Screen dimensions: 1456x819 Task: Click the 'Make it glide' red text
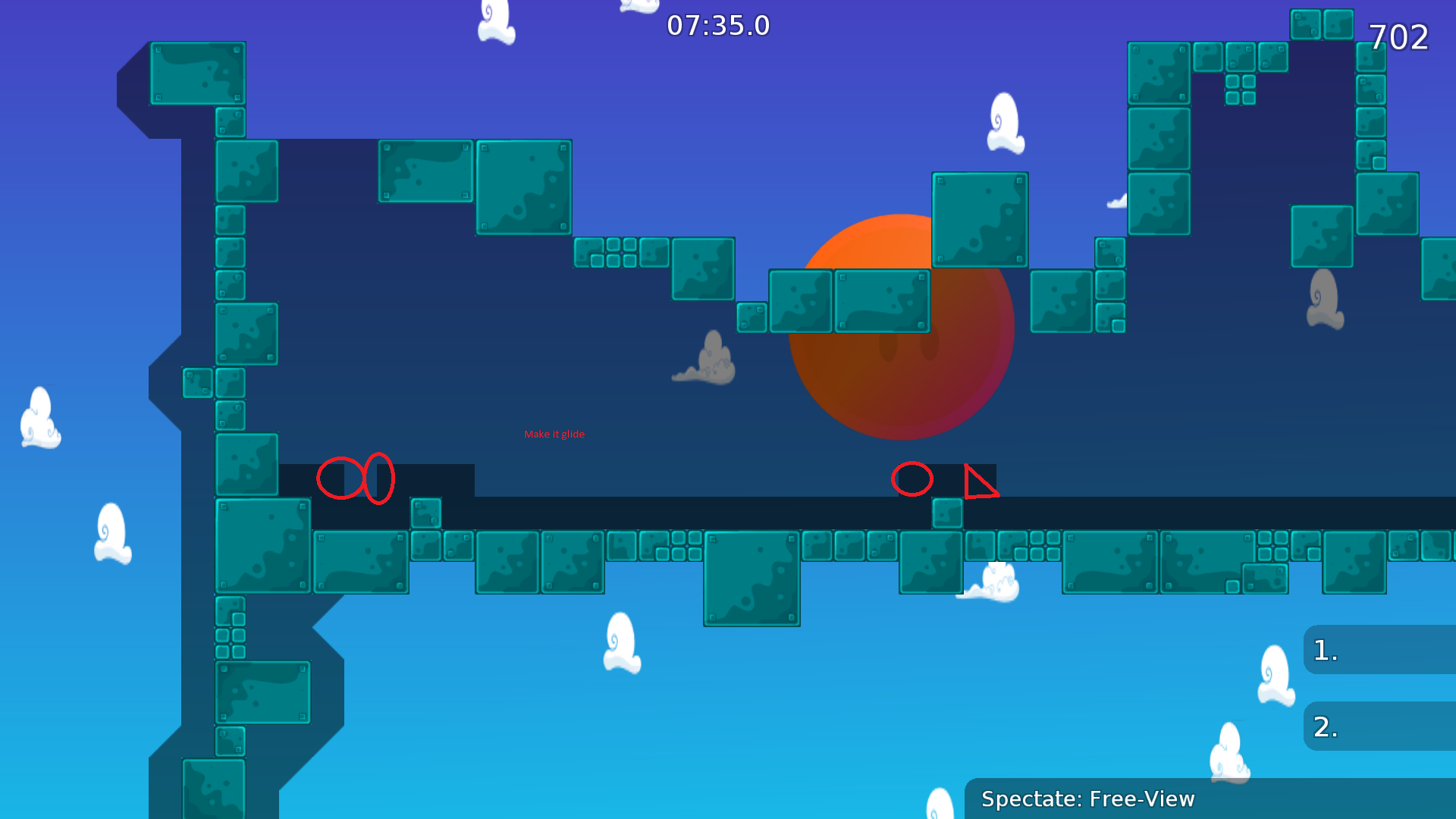(555, 434)
